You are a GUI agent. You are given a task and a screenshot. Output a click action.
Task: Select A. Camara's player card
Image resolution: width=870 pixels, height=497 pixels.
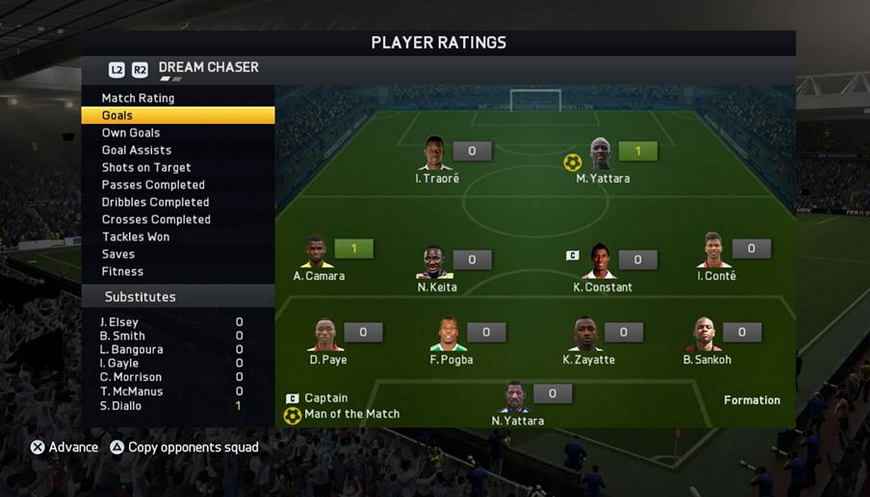[316, 252]
